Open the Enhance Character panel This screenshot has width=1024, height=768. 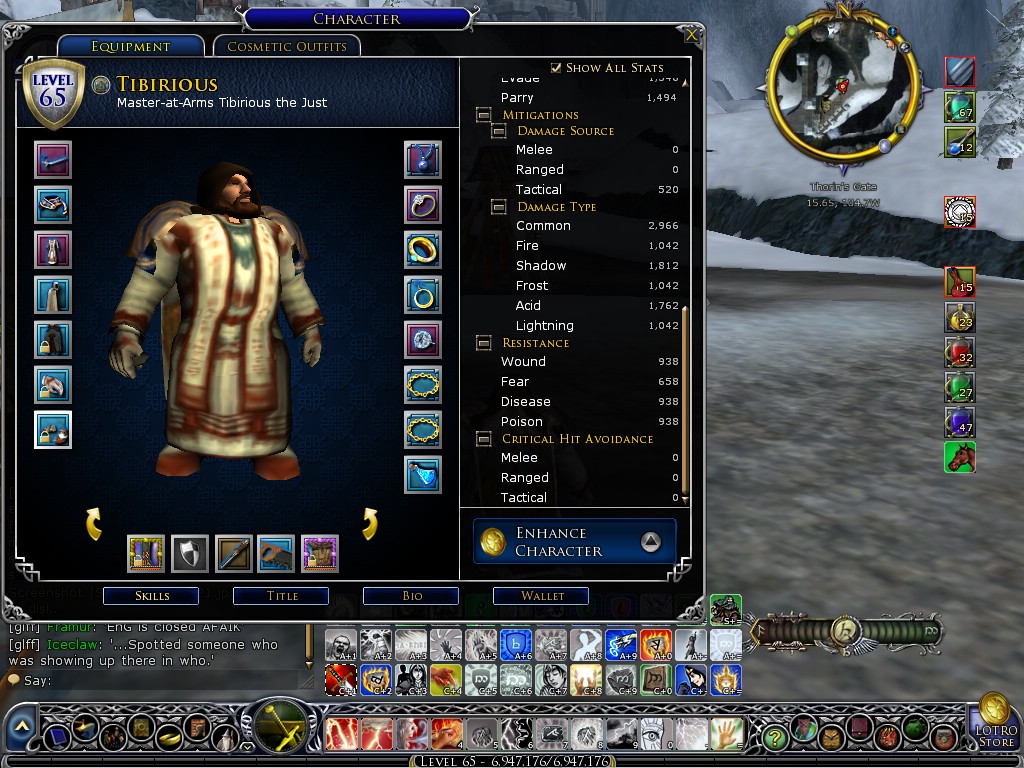tap(574, 542)
